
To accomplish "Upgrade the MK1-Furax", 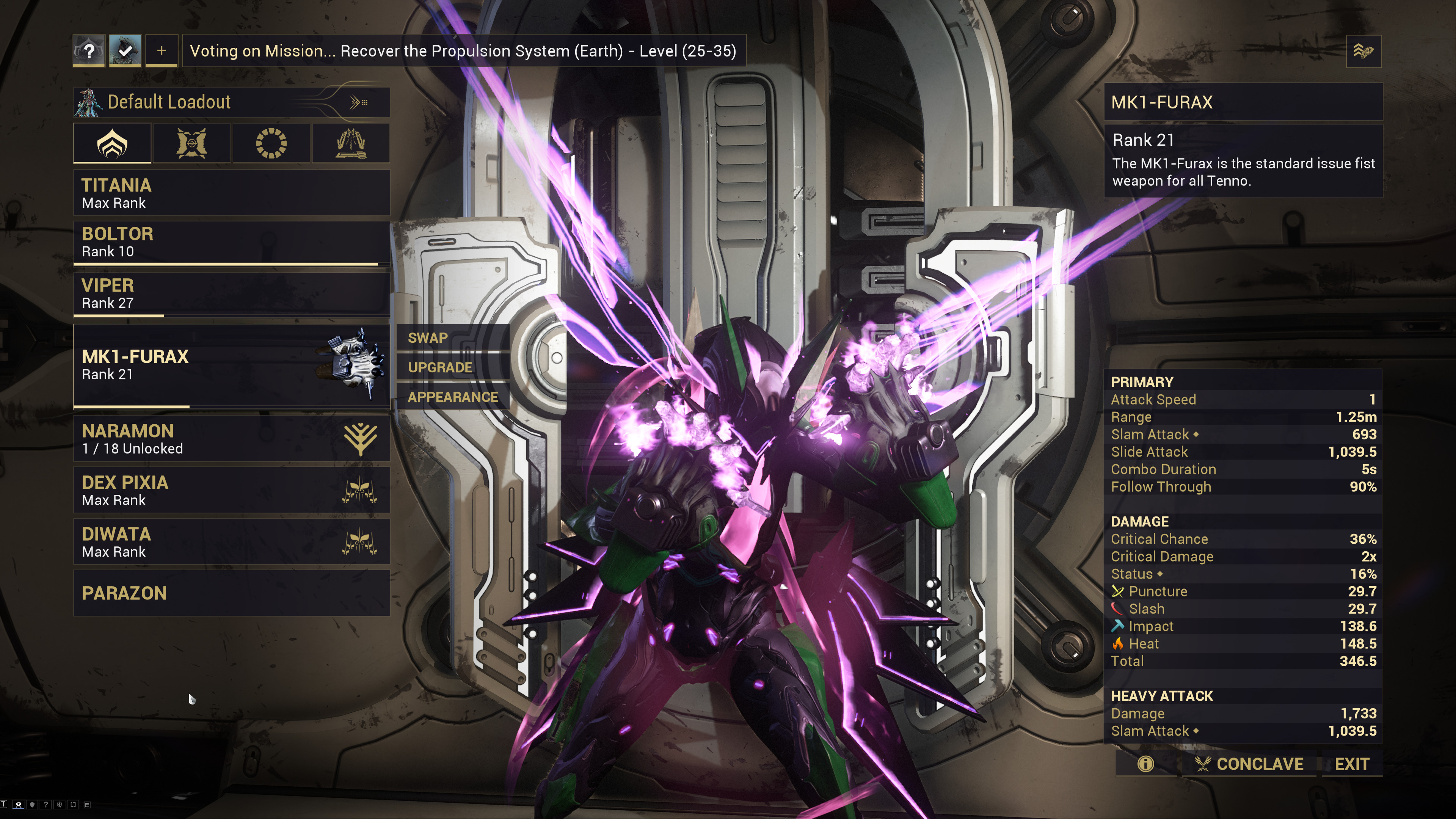I will (x=440, y=367).
